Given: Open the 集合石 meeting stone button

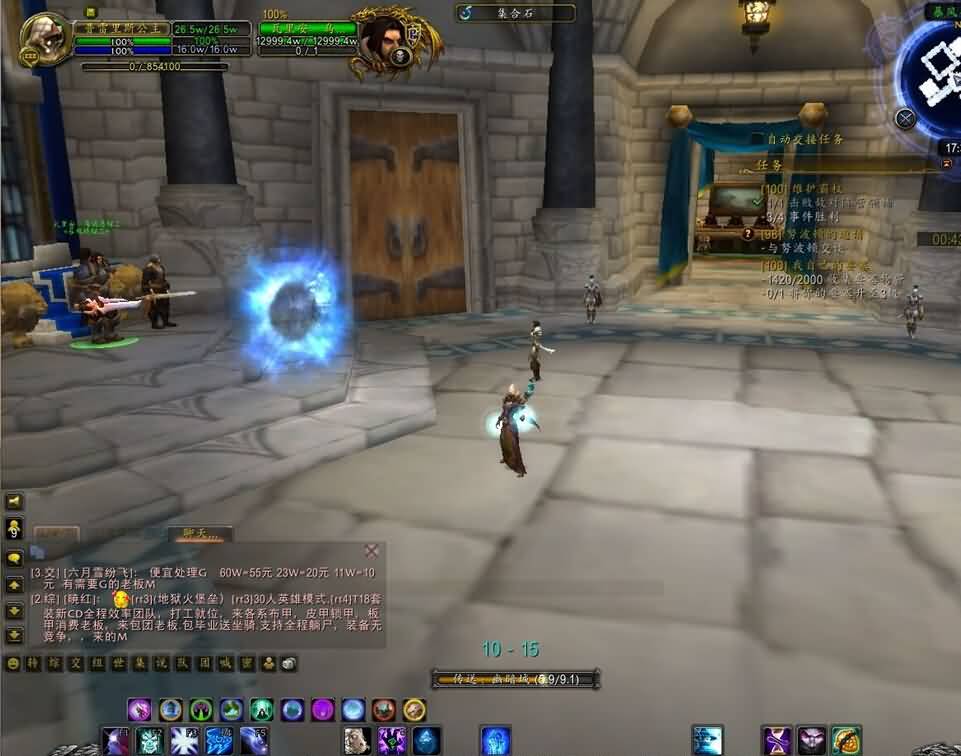Looking at the screenshot, I should coord(516,13).
